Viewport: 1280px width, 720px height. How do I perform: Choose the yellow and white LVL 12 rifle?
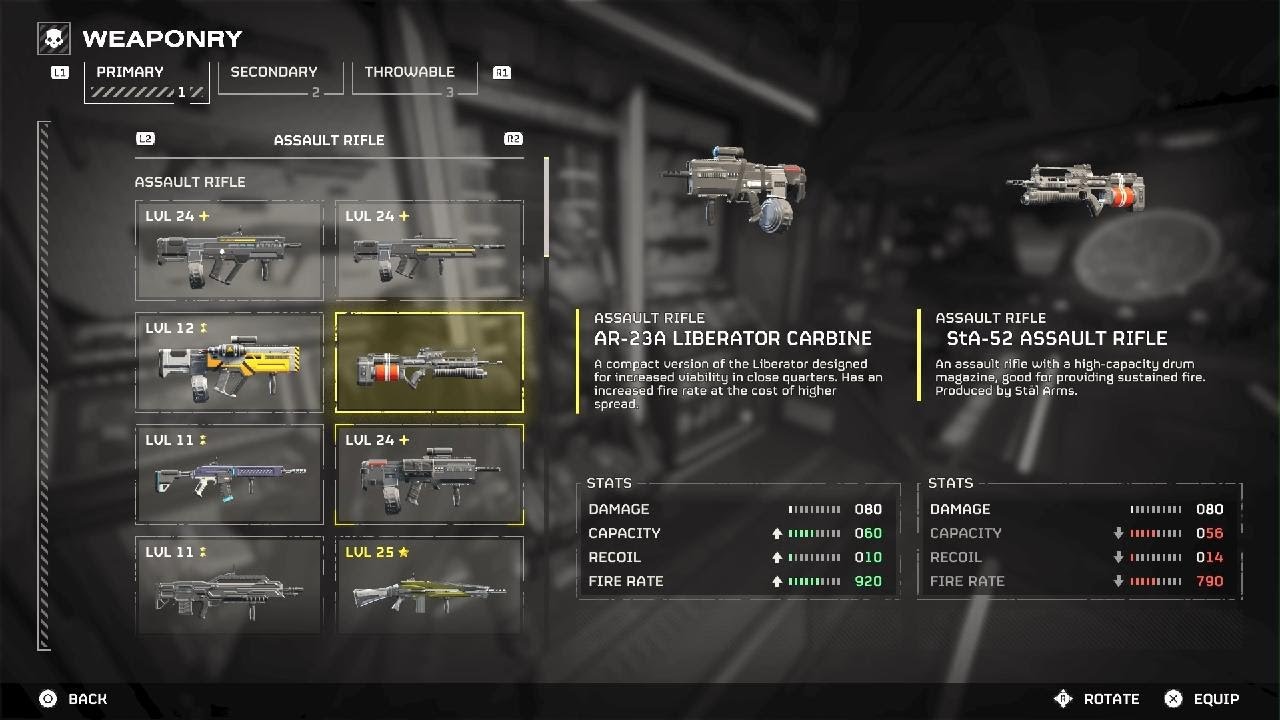(229, 362)
